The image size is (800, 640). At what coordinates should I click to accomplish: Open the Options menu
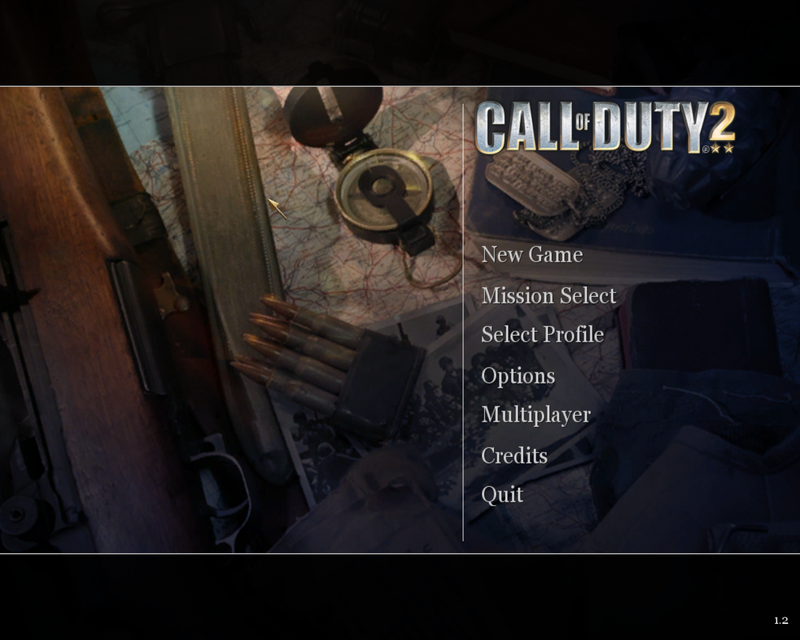517,376
